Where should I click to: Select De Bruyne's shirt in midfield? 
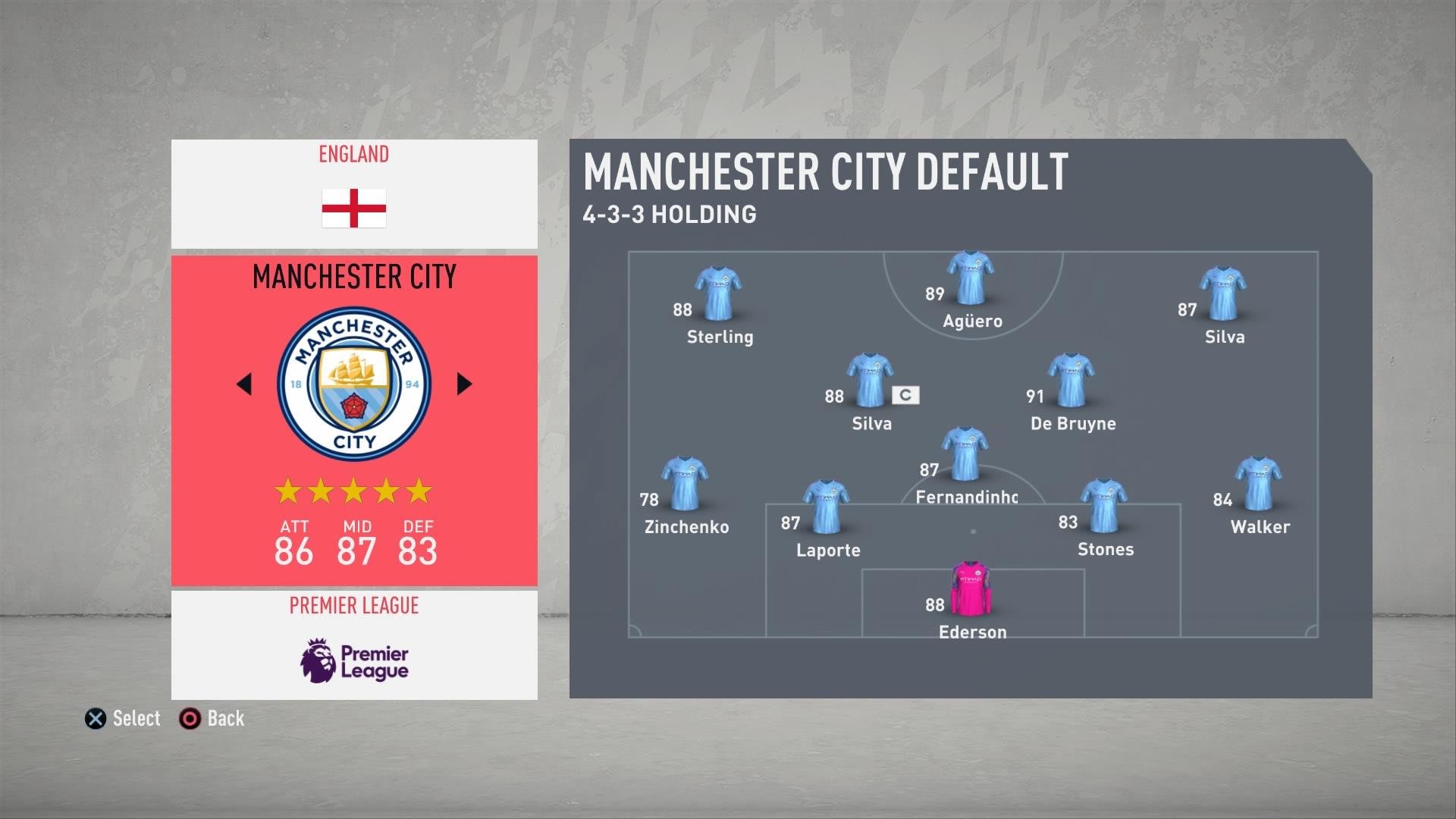pos(1071,381)
